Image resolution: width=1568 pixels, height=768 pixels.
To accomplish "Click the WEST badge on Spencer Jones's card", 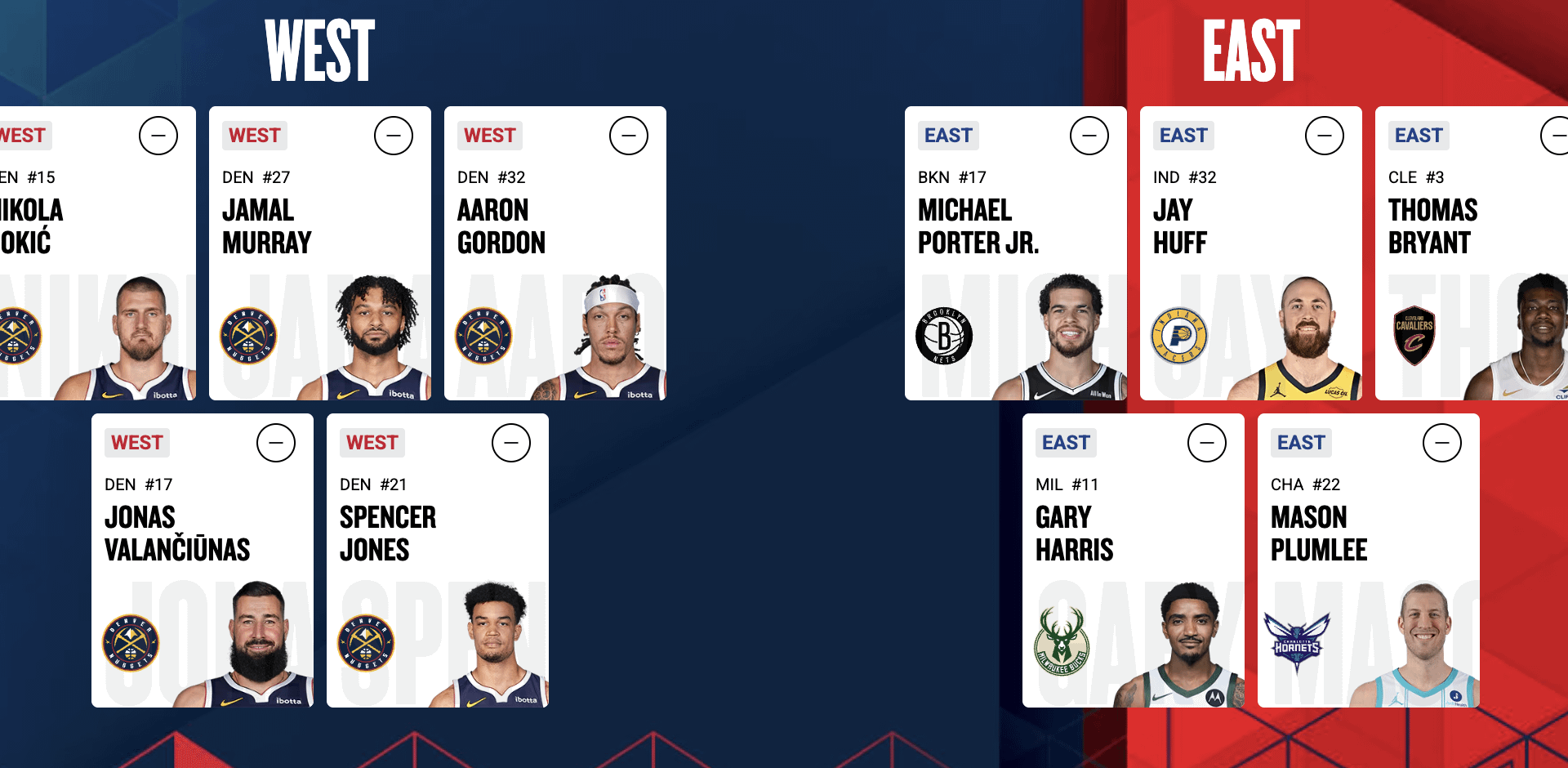I will tap(372, 443).
